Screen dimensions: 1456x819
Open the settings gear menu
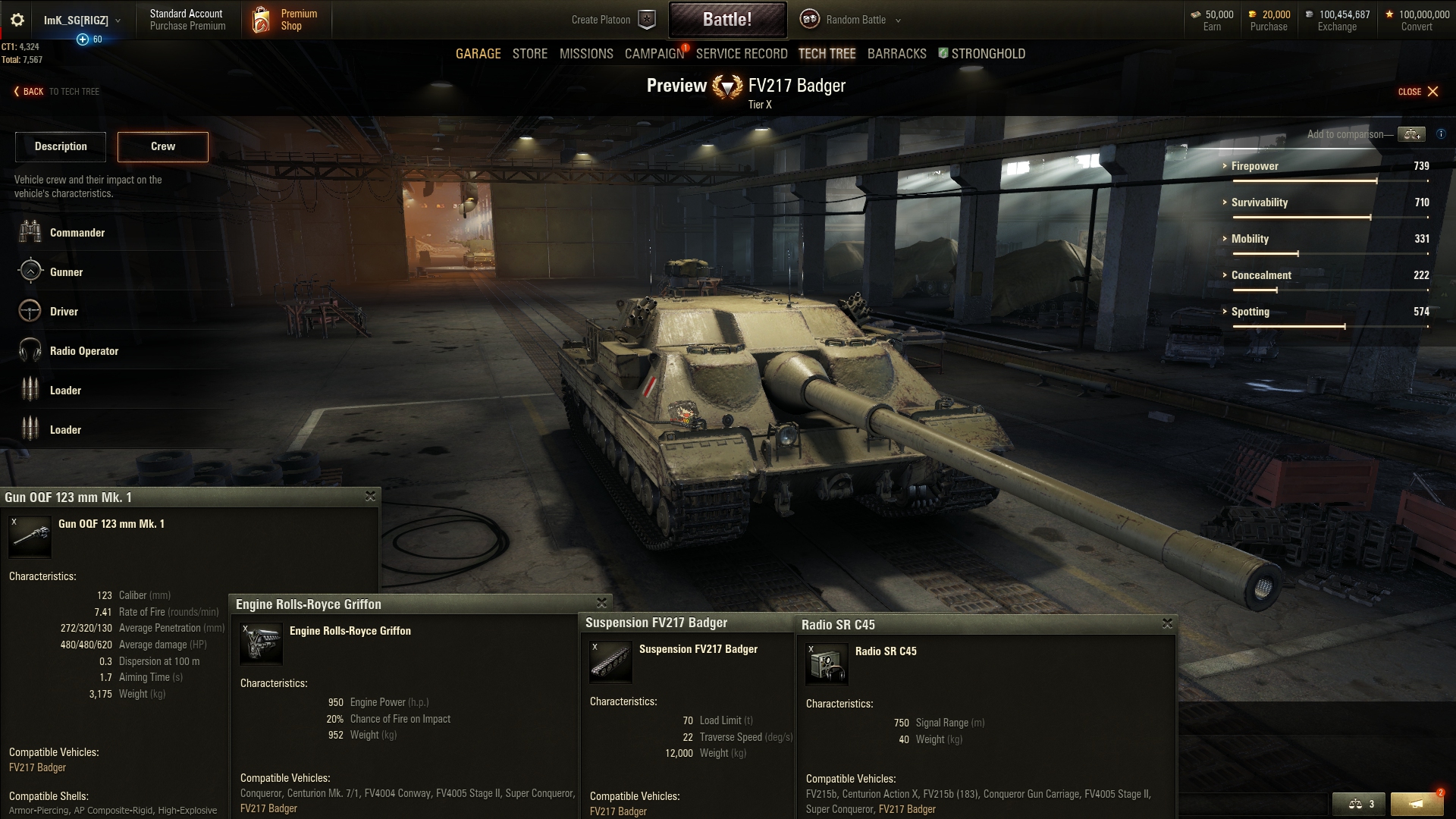pos(17,20)
